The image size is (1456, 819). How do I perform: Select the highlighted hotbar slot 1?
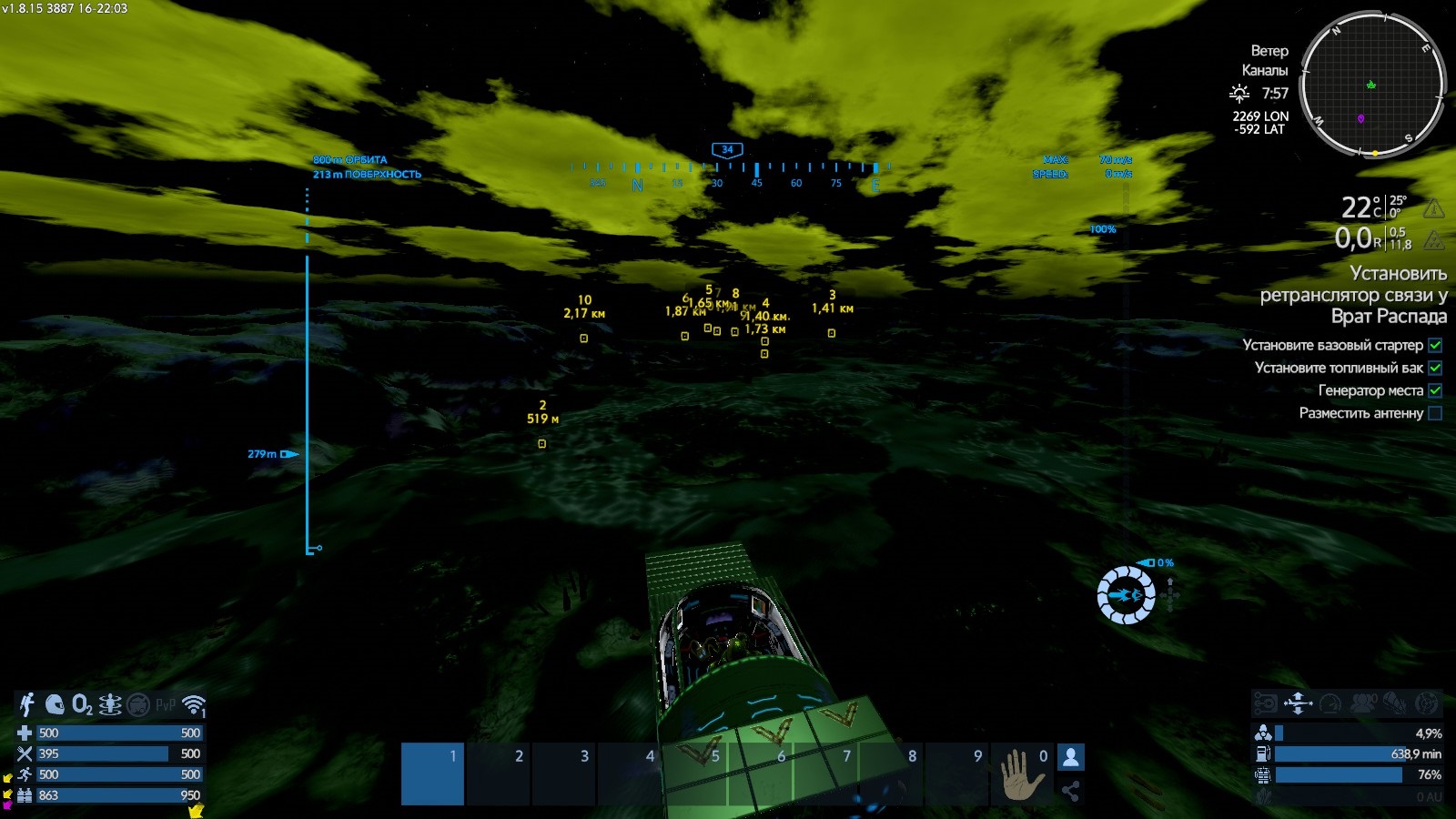point(433,773)
